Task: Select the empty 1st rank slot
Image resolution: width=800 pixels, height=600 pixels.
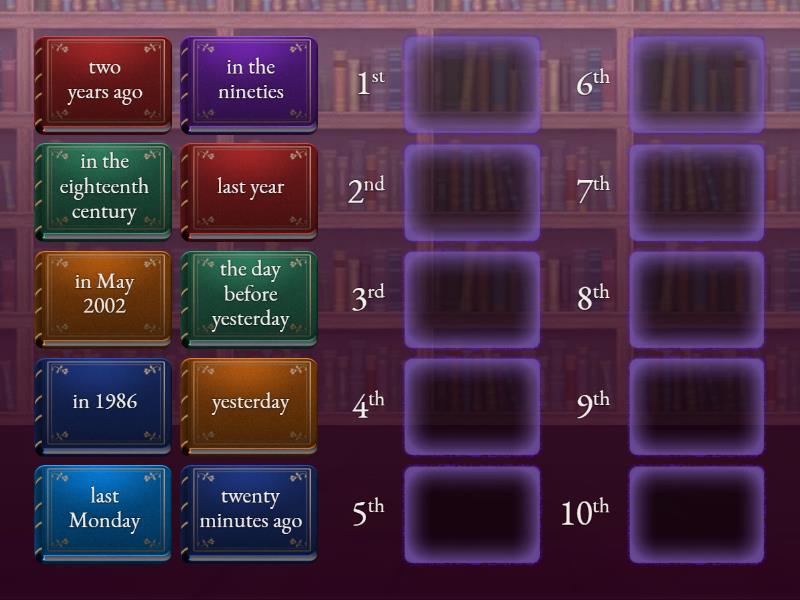Action: click(x=472, y=84)
